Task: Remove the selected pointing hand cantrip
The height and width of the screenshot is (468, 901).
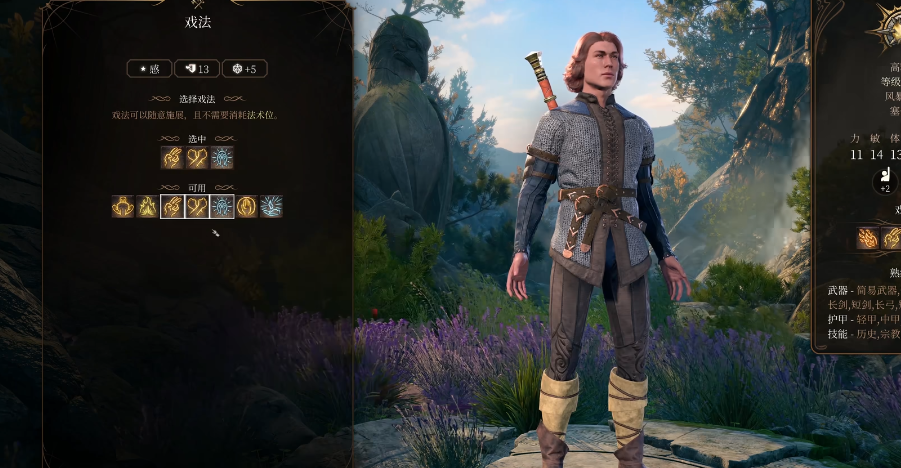Action: 173,158
